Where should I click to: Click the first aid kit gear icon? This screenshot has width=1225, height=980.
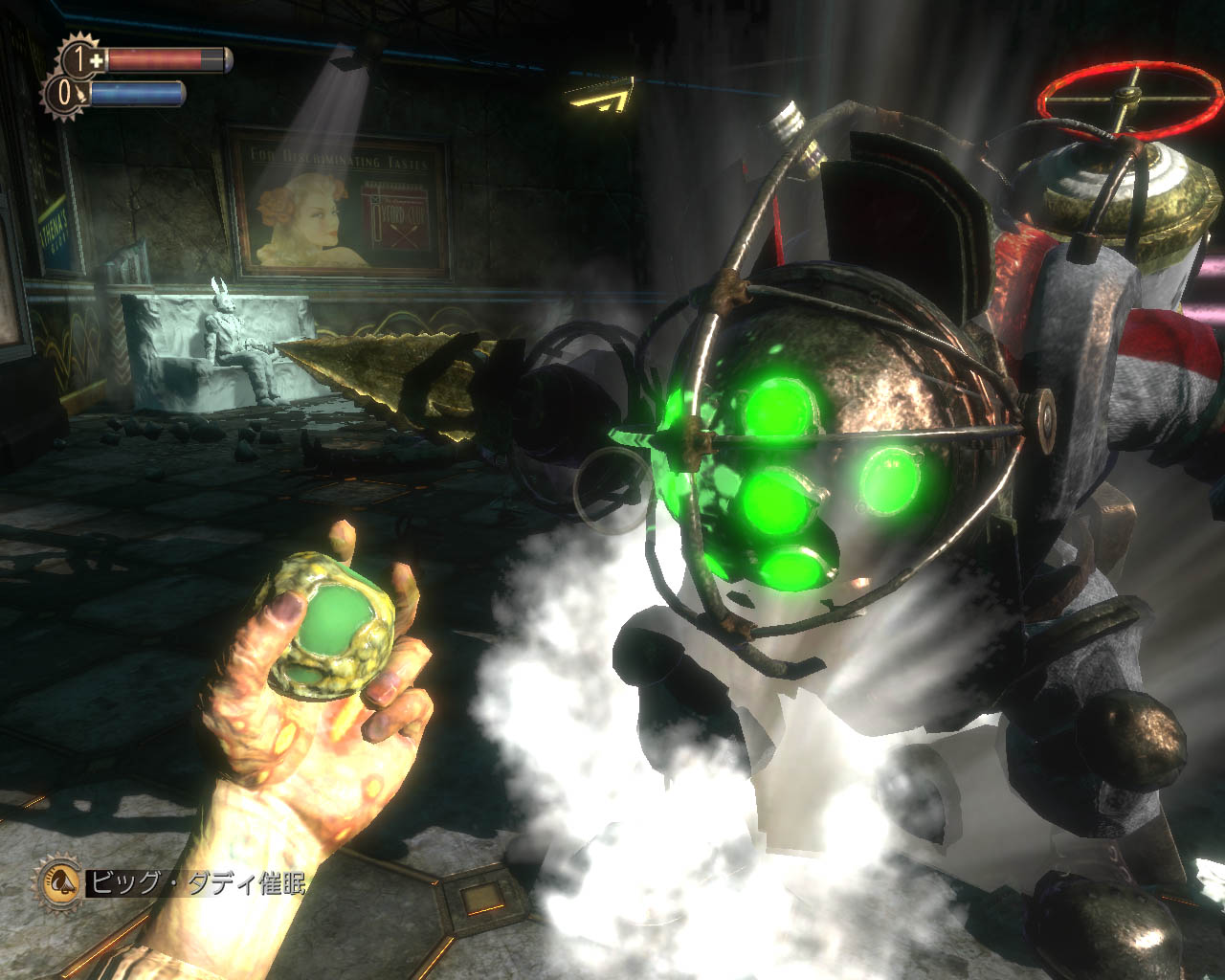pyautogui.click(x=79, y=59)
